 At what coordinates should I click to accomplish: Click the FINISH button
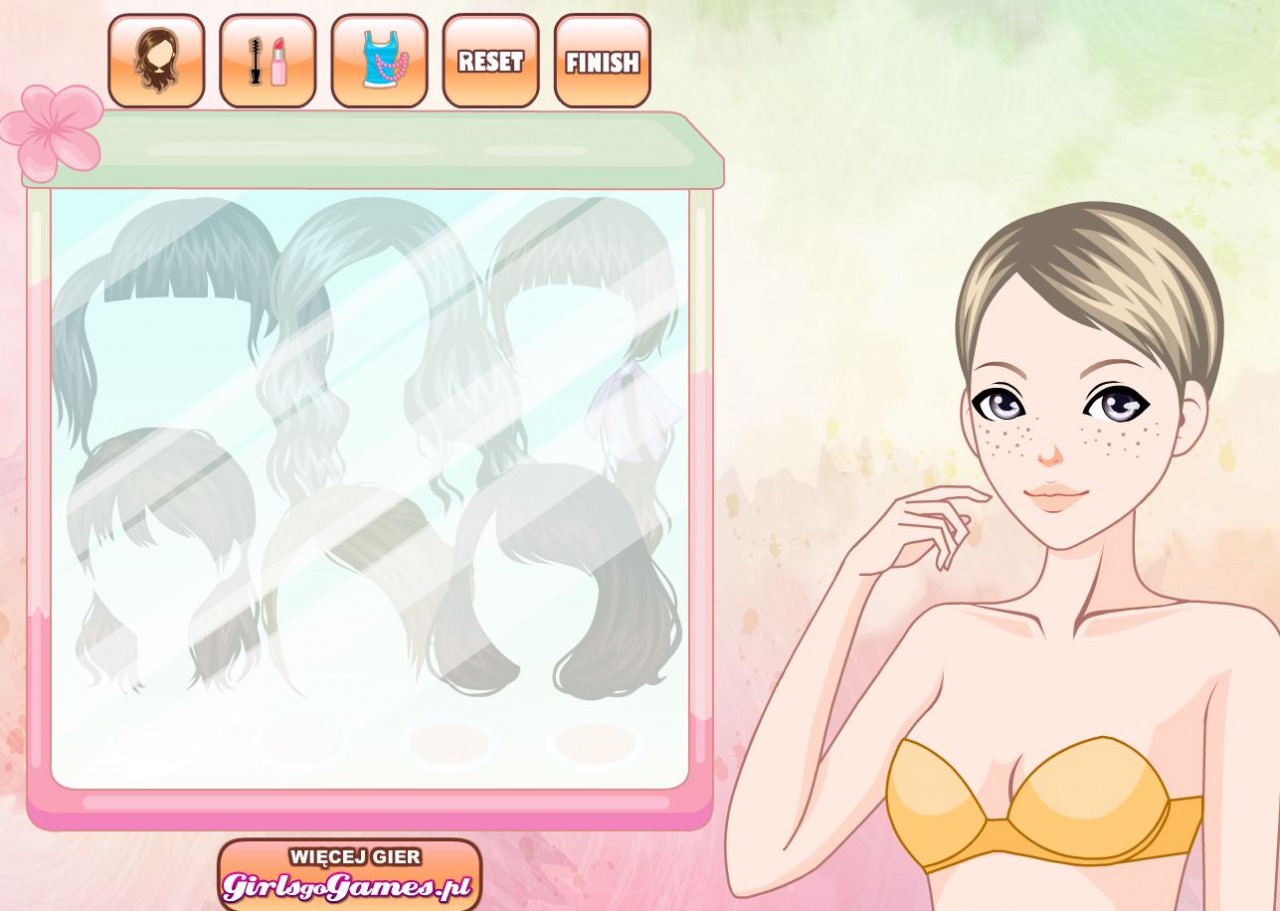click(602, 61)
